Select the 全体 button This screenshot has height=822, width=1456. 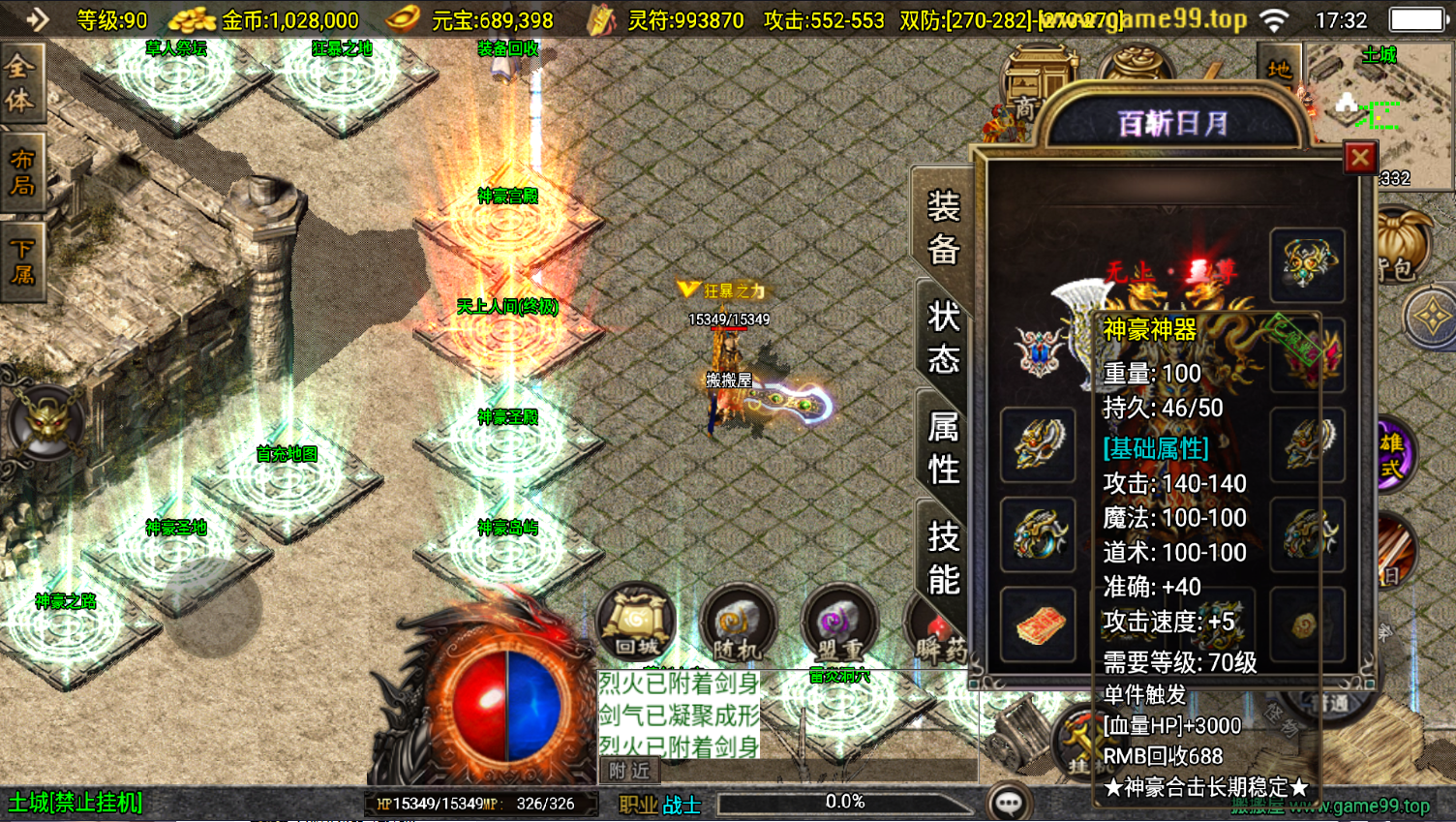[20, 83]
